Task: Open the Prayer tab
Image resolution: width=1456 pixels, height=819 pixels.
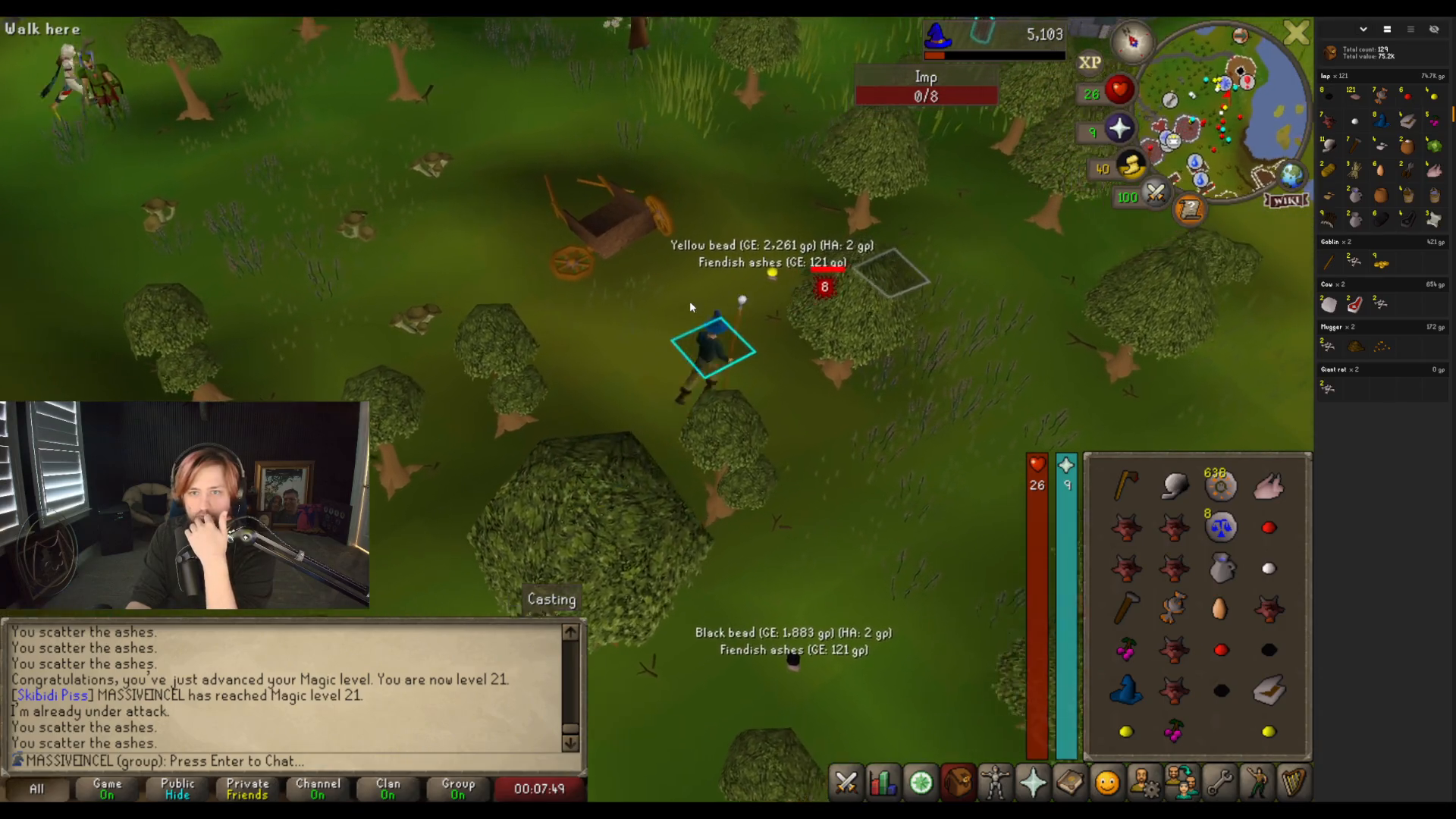Action: [1033, 783]
